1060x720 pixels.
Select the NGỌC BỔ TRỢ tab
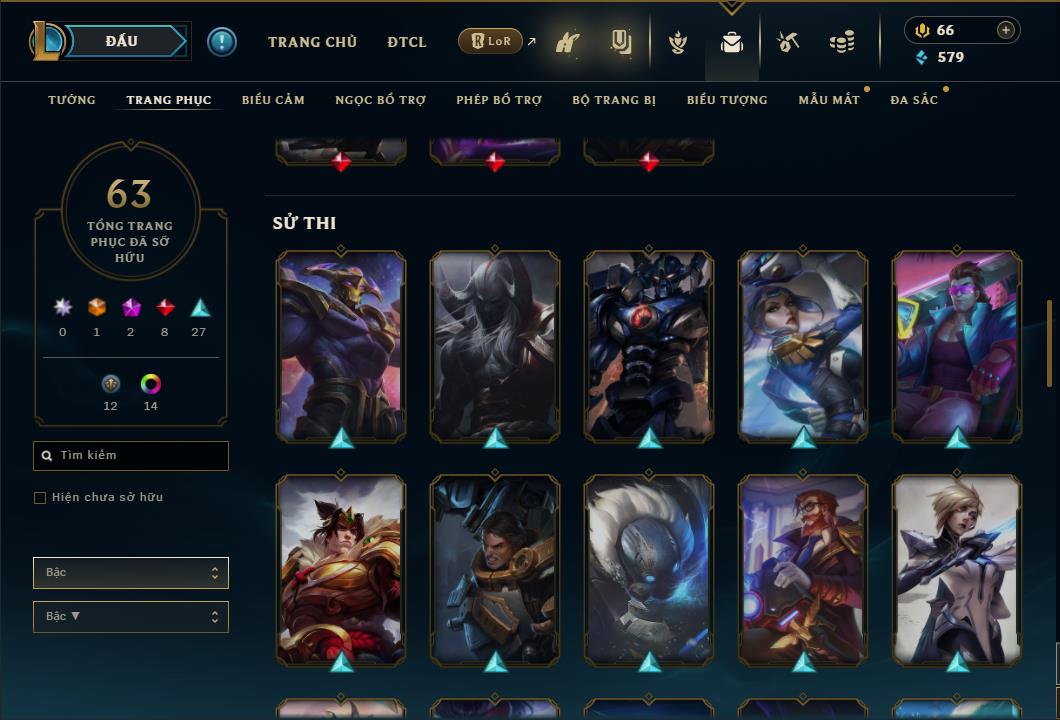380,100
